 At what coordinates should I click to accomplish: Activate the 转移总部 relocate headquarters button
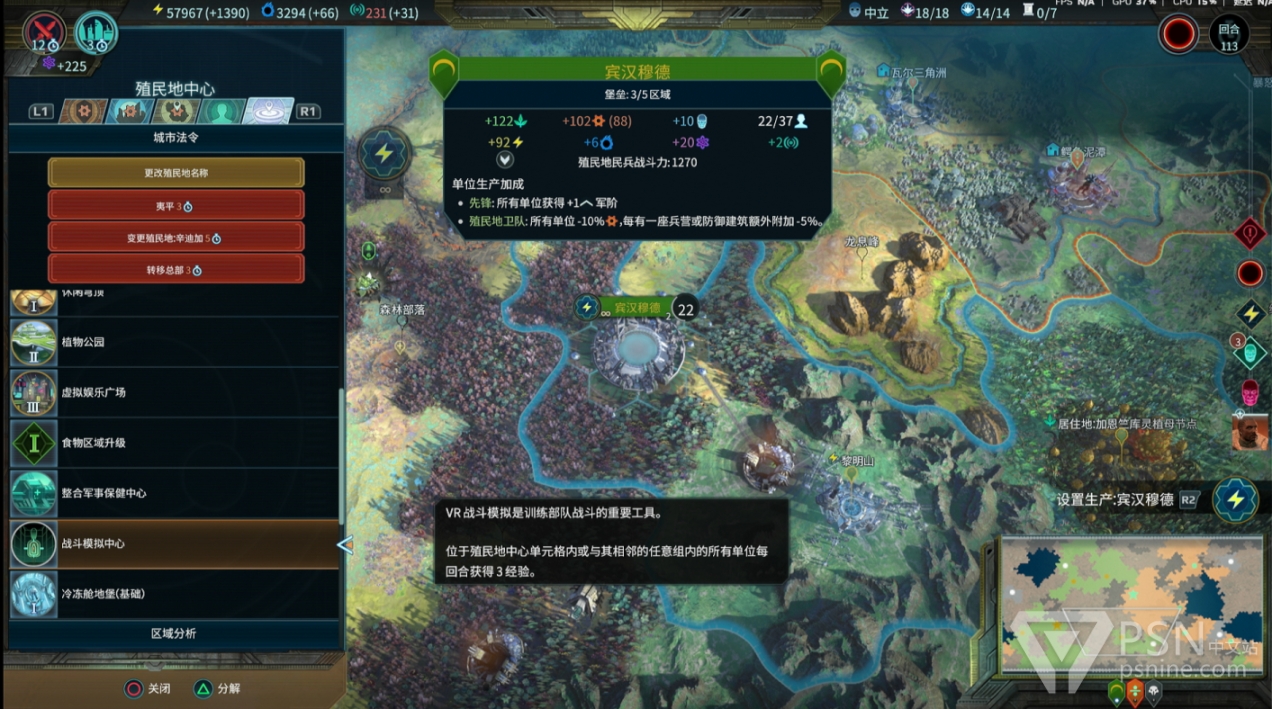coord(176,270)
